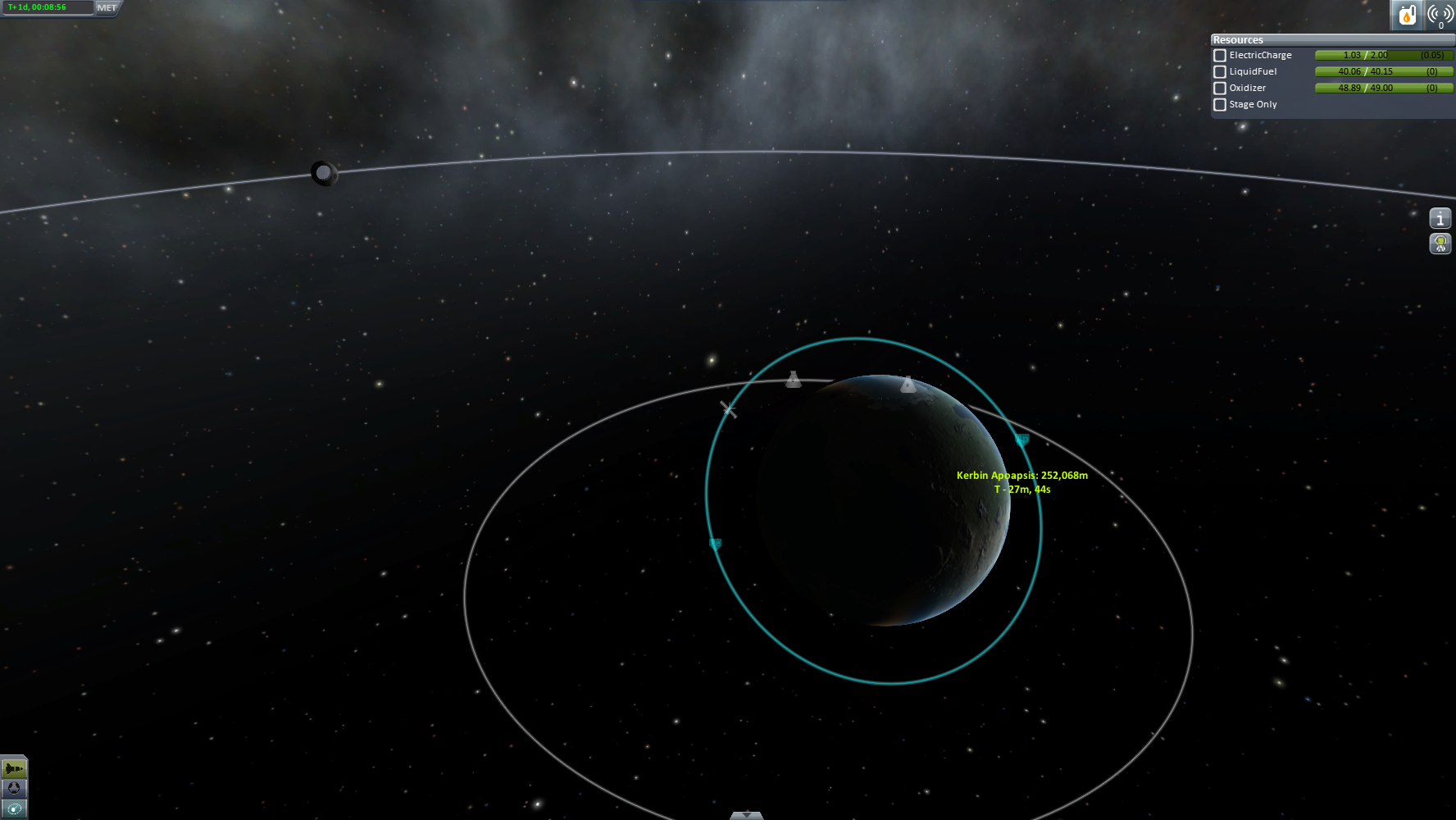Check the Stage Only option
Image resolution: width=1456 pixels, height=820 pixels.
point(1220,105)
